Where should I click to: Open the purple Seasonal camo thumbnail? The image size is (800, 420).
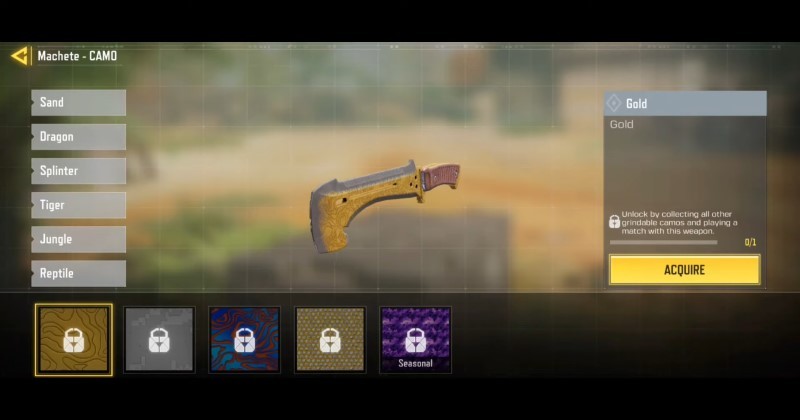[x=415, y=340]
